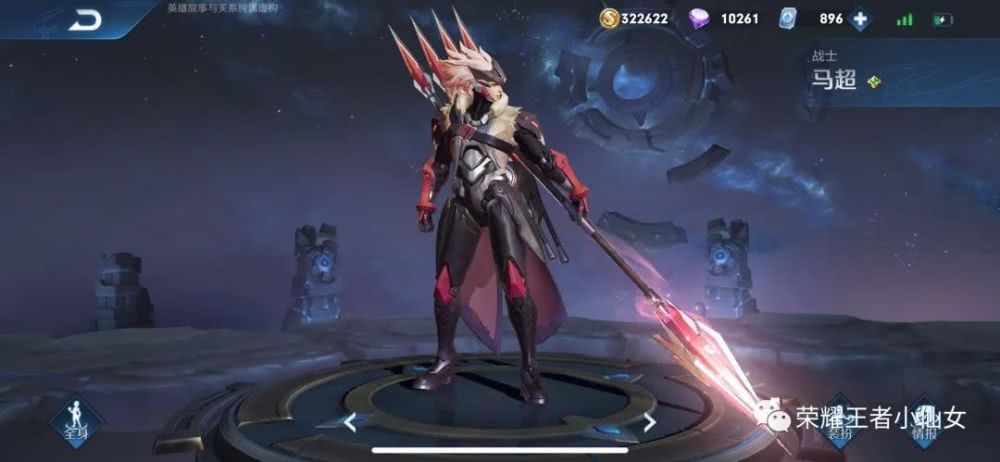Switch to the previous hero with left arrow
Viewport: 1000px width, 462px height.
coord(349,422)
